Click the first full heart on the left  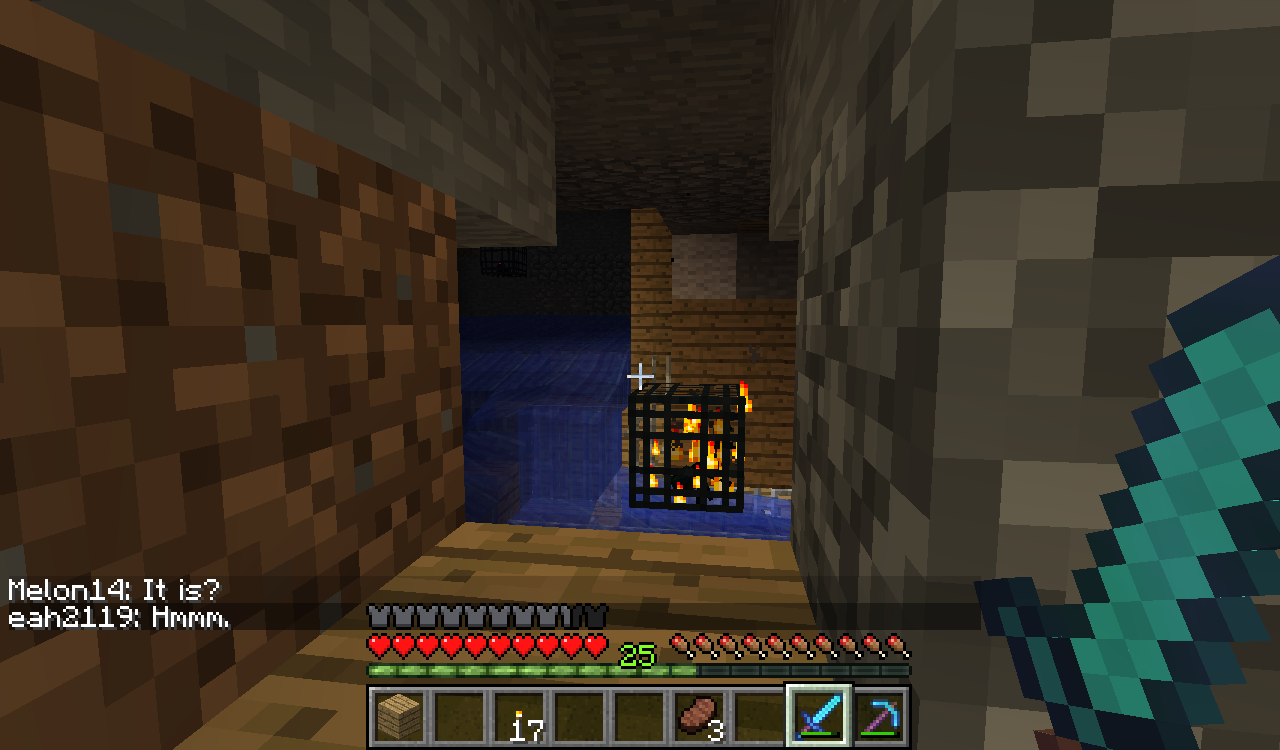[378, 647]
